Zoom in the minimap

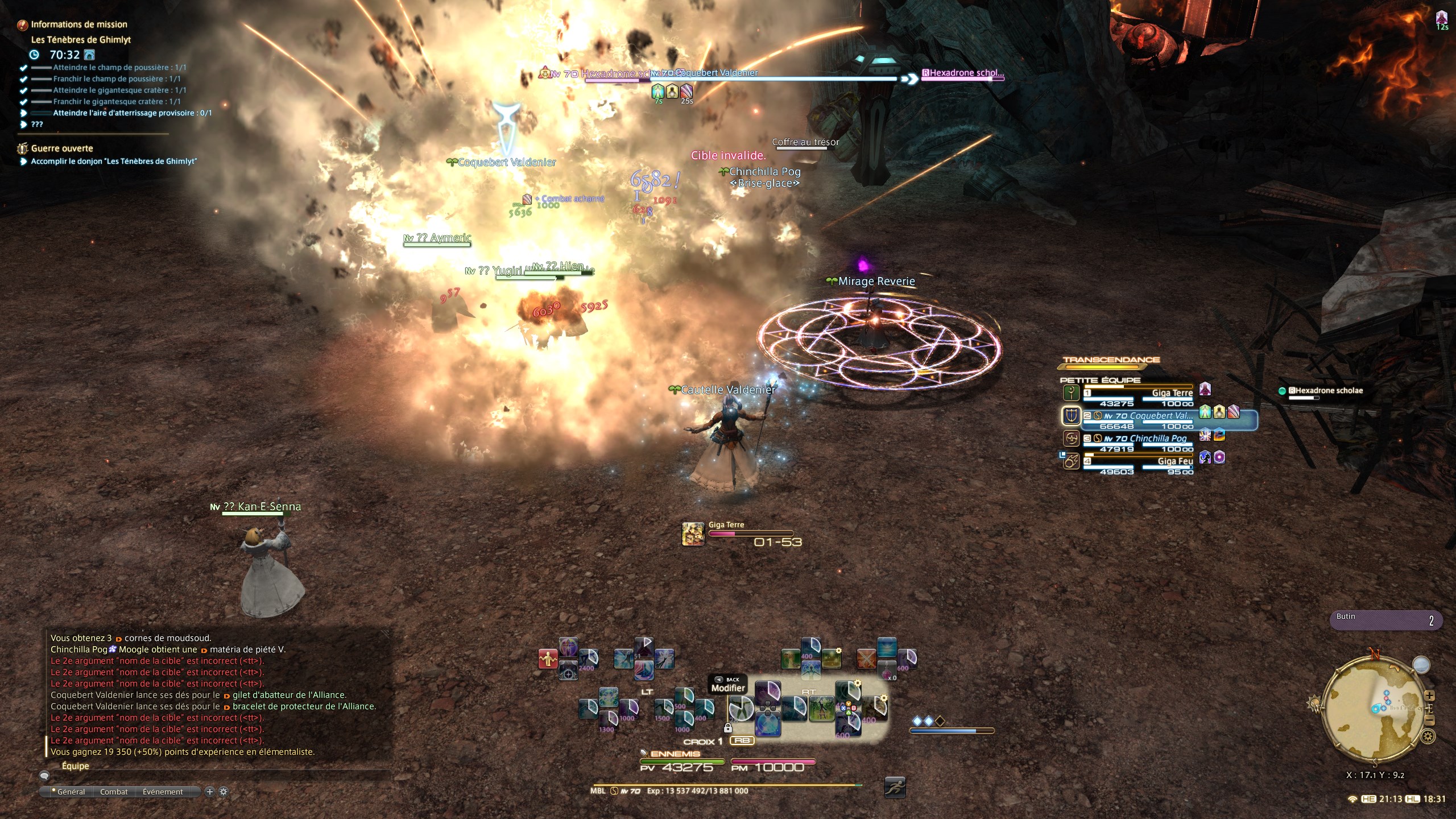[x=1430, y=696]
